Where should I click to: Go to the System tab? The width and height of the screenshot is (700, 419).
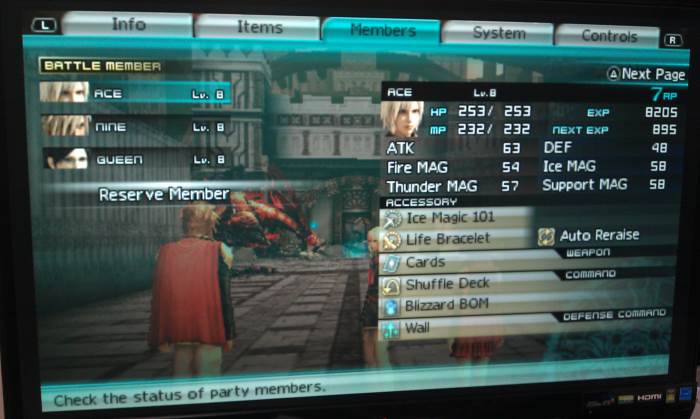(x=498, y=33)
